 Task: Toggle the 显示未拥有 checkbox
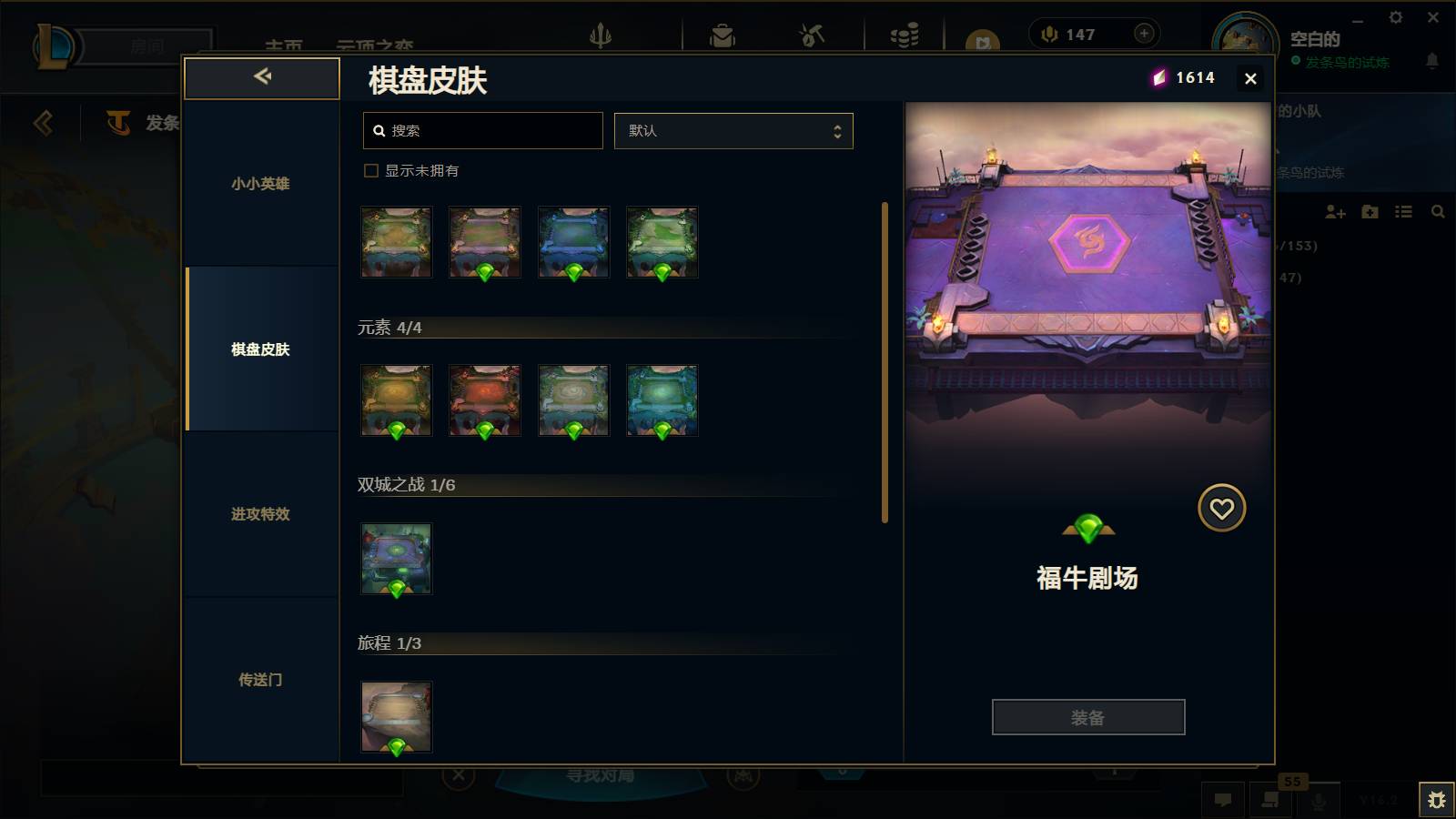[370, 170]
